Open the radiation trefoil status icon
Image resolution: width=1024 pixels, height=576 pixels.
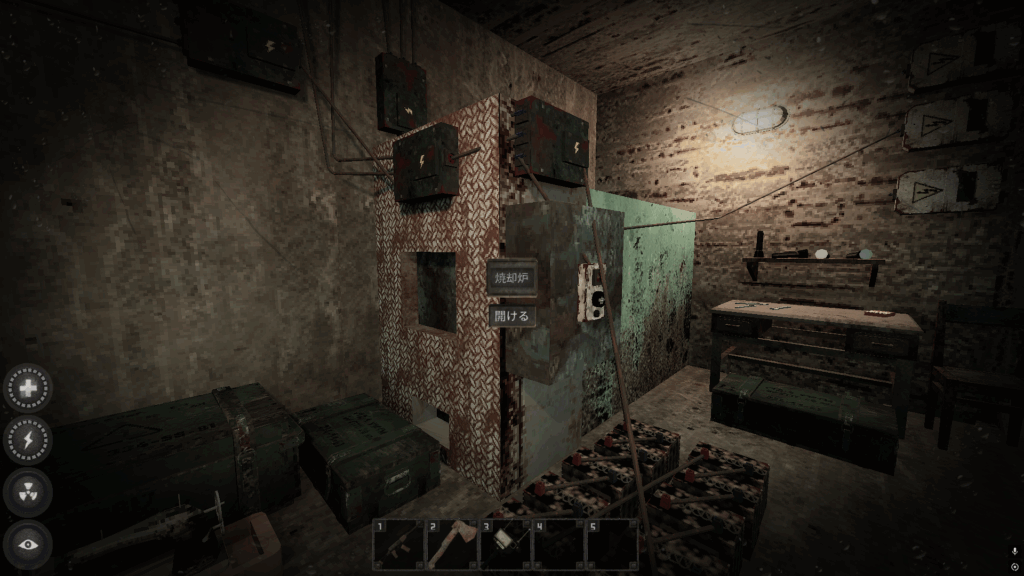(28, 492)
